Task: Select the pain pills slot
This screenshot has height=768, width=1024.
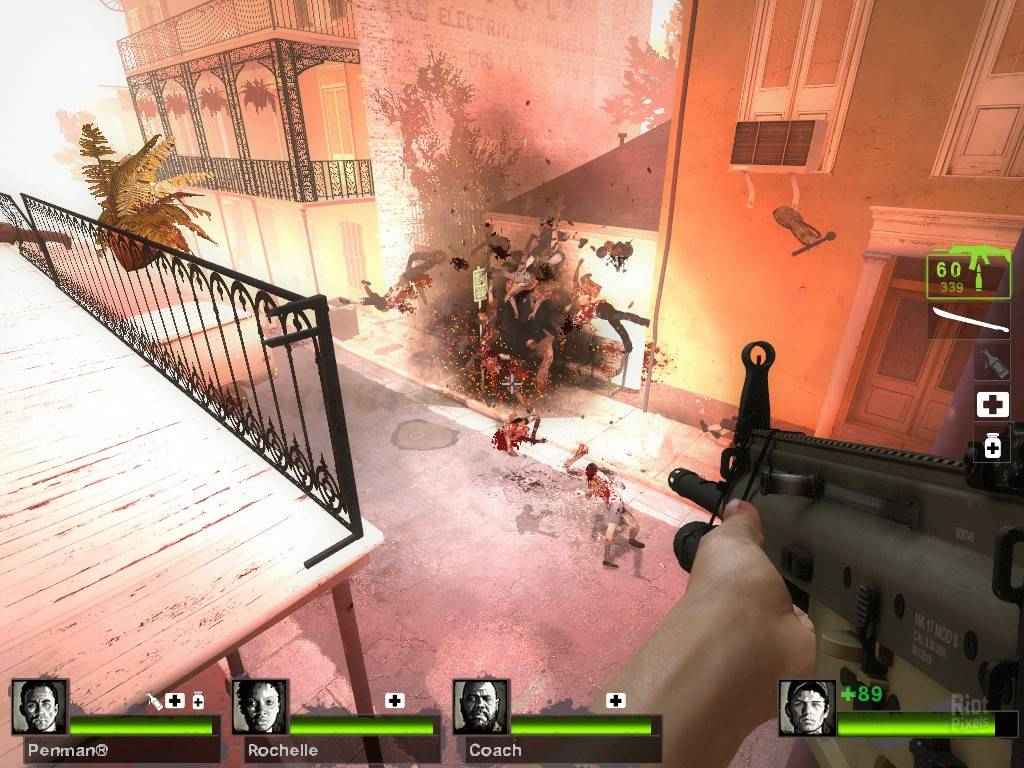Action: click(992, 446)
